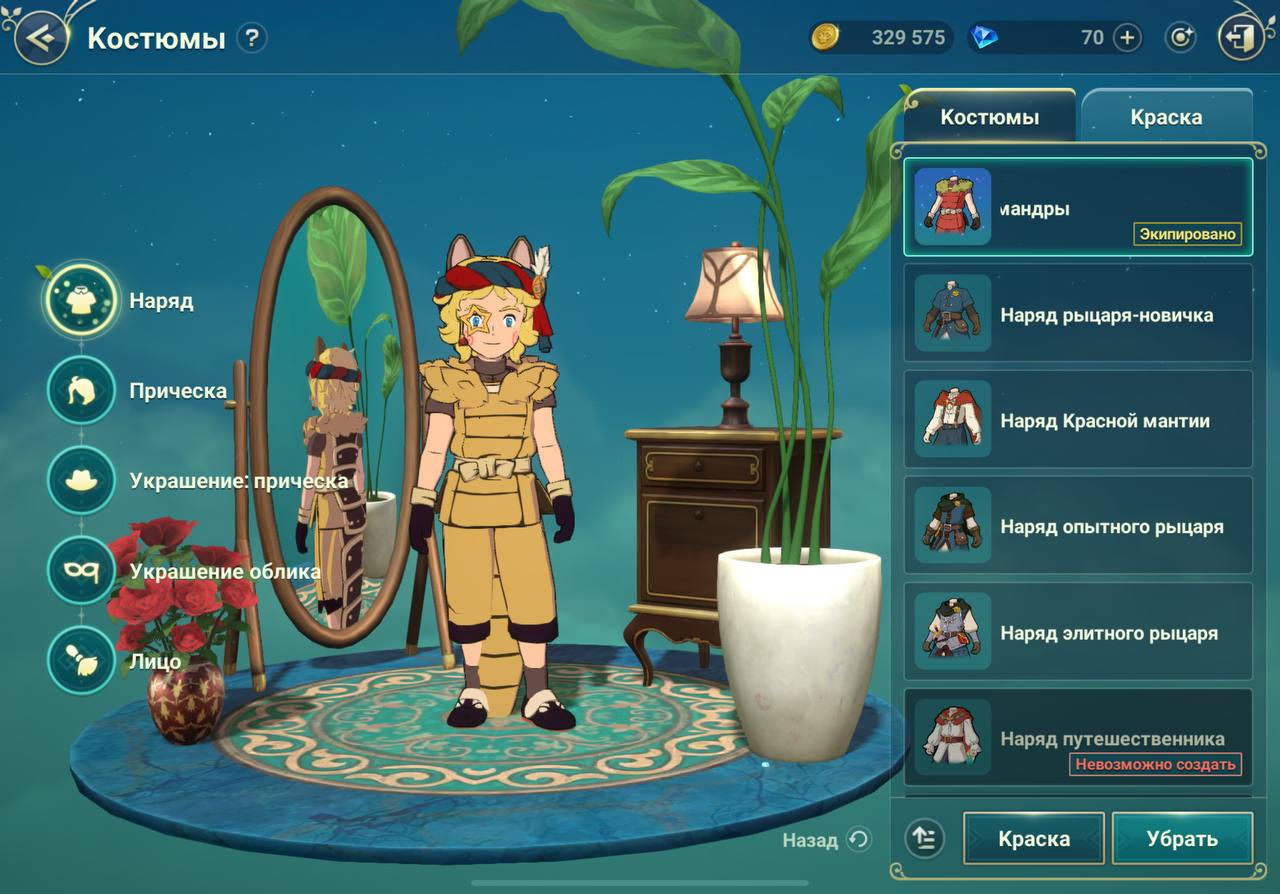Screen dimensions: 1280x894
Task: Open the Наряд category
Action: pos(81,300)
